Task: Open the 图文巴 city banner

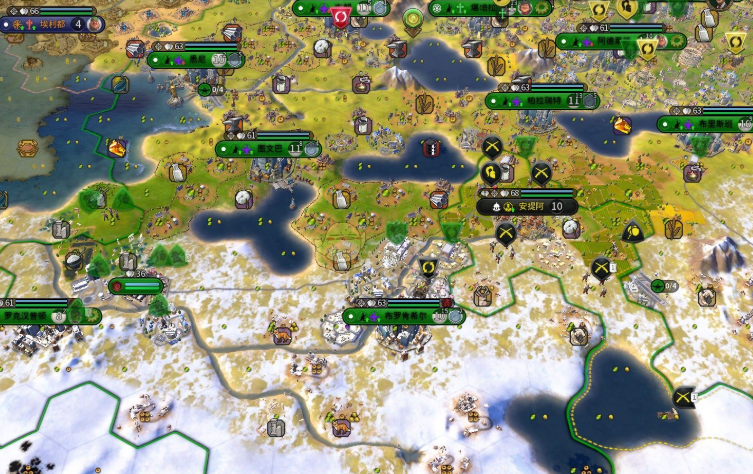Action: (263, 149)
